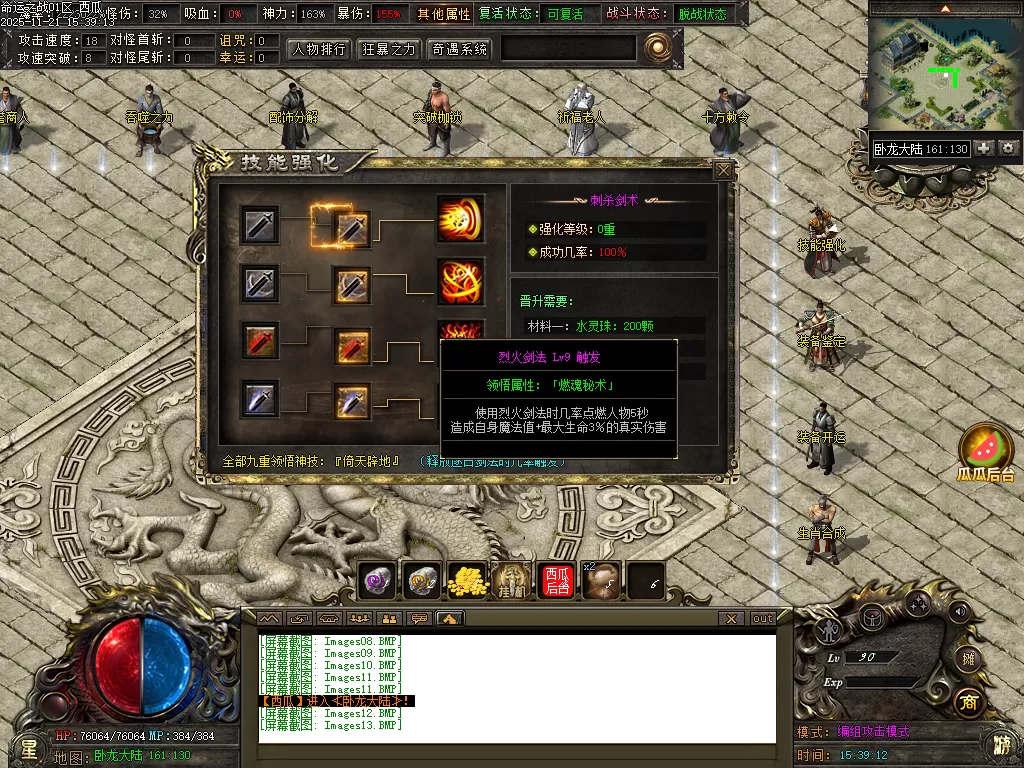Open the 摊 stall button
The width and height of the screenshot is (1024, 768).
966,657
